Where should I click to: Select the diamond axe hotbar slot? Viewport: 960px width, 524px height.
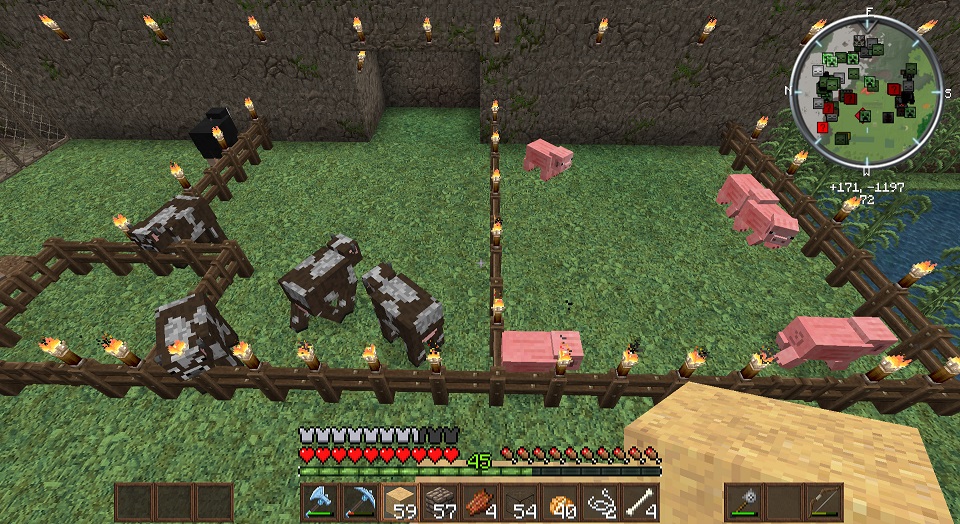(x=321, y=501)
